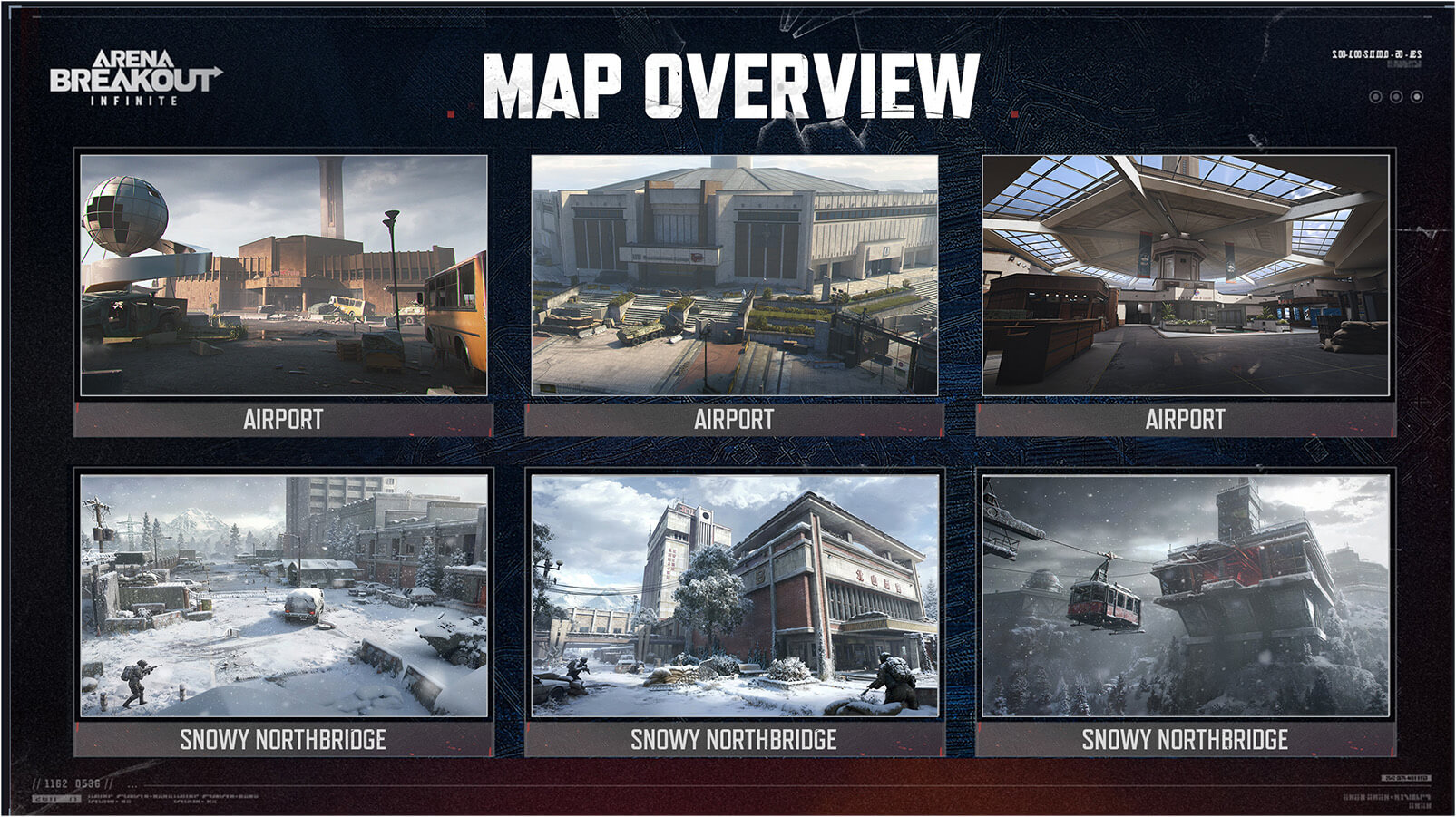Choose the Snowy Northbridge cable car thumbnail
Image resolution: width=1456 pixels, height=817 pixels.
pos(1185,596)
